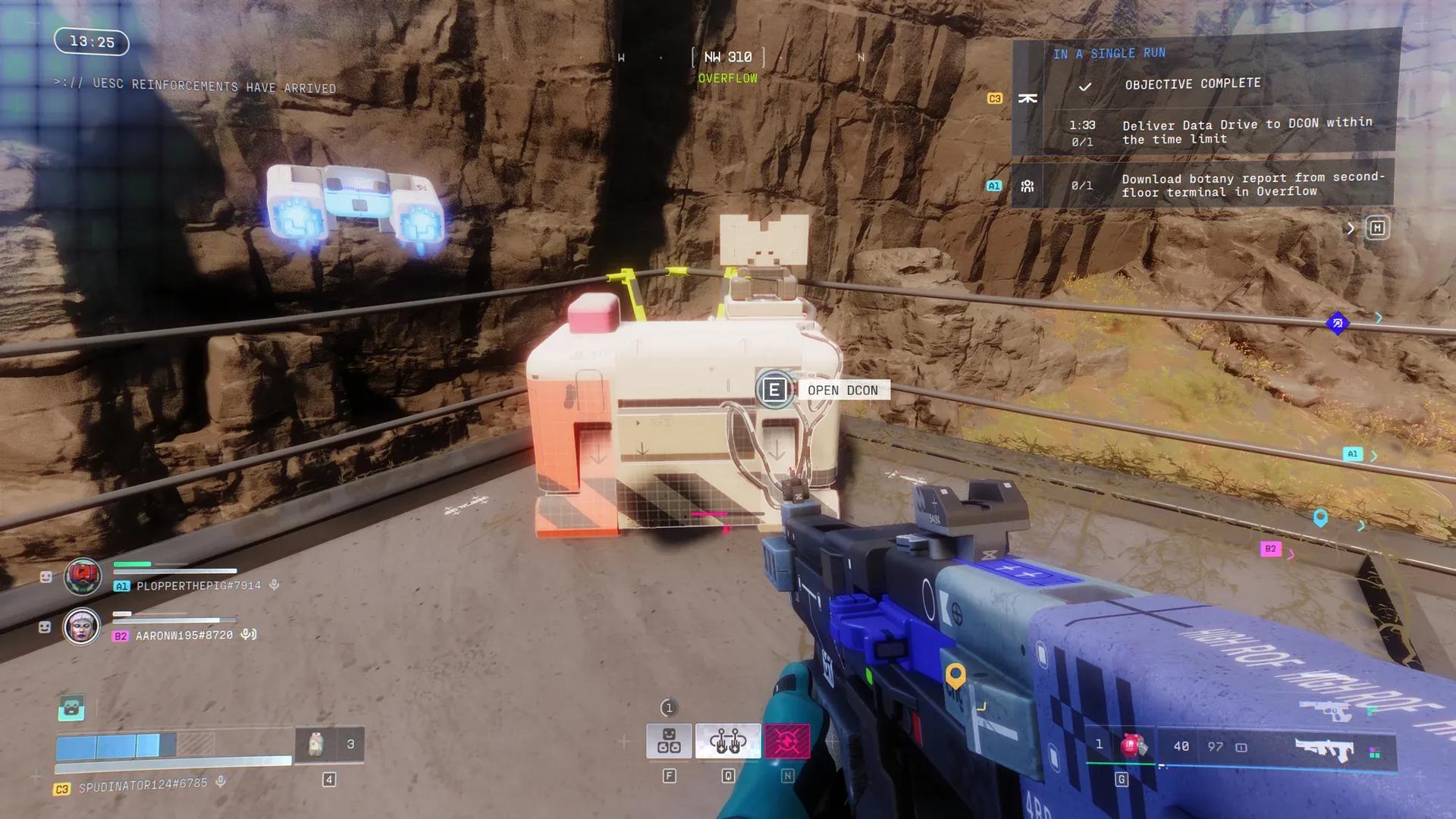Activate the twin healing hands ability
Screen dimensions: 1456x819
click(x=727, y=741)
